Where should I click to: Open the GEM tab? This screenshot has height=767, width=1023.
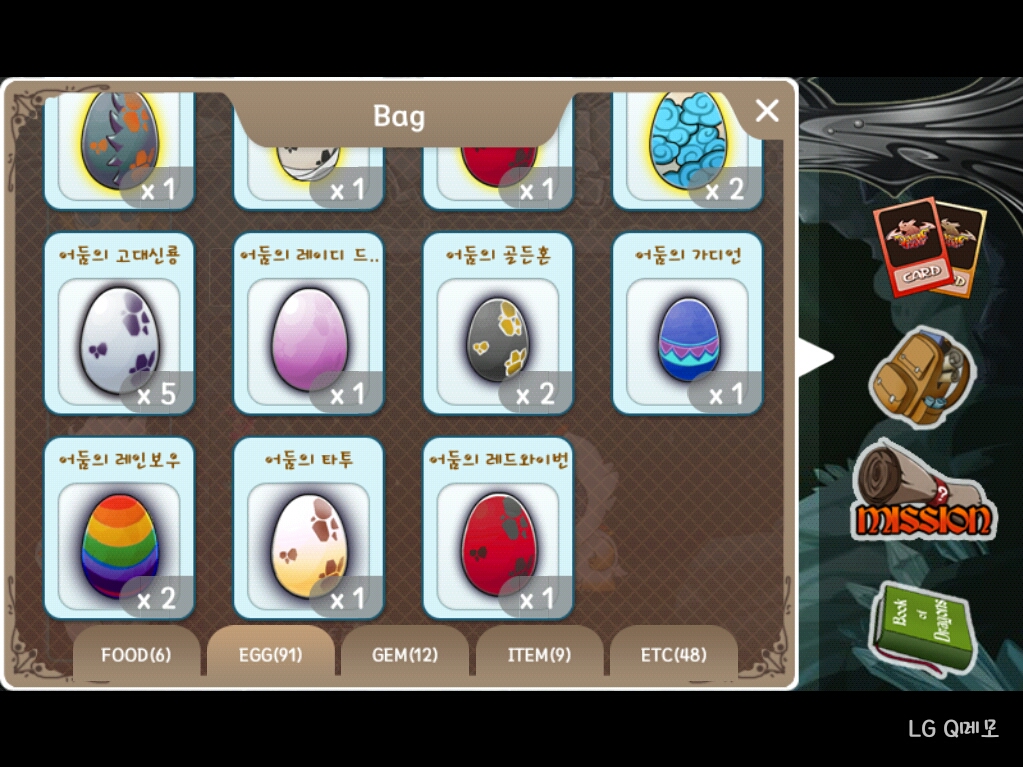(x=405, y=655)
